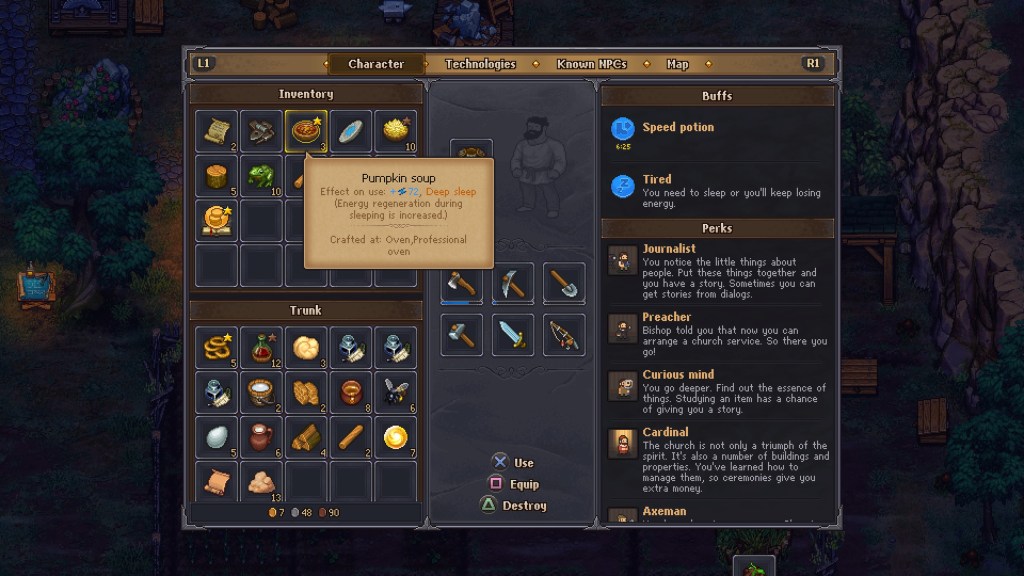This screenshot has width=1024, height=576.
Task: Select the equipped fishing rod slot
Action: point(564,335)
